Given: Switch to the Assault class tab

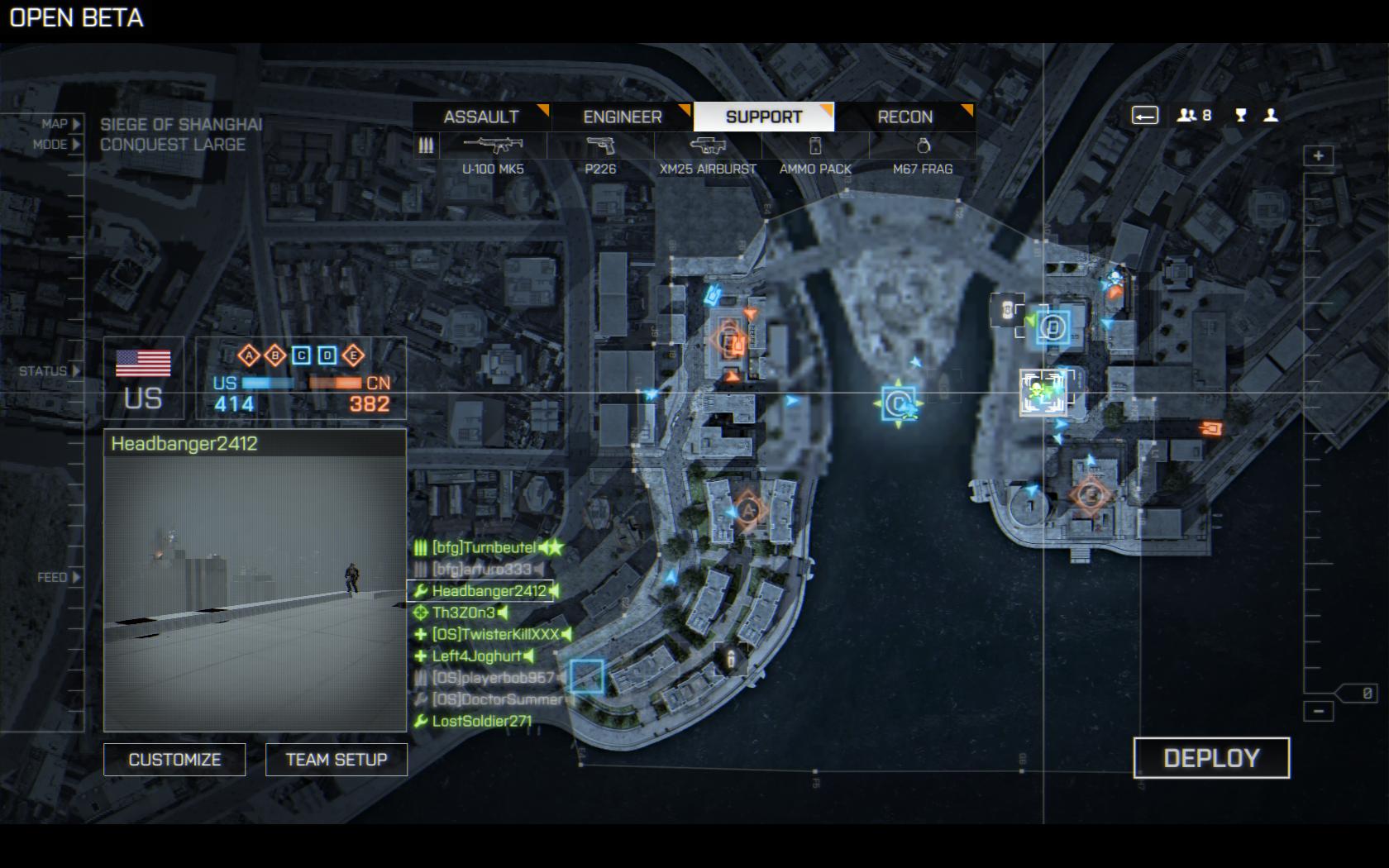Looking at the screenshot, I should (481, 117).
